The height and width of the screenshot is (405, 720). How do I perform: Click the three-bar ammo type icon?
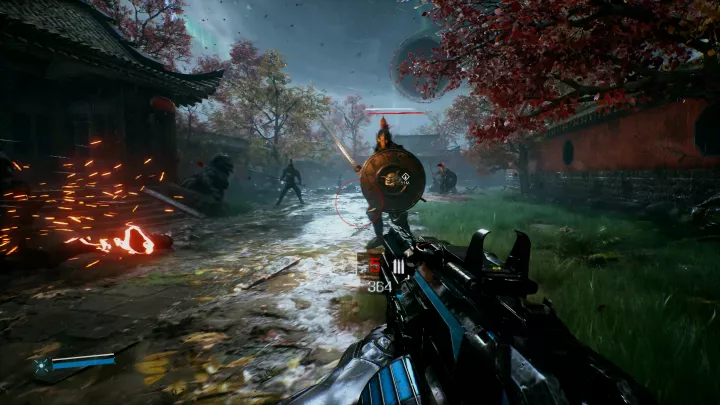pos(399,266)
